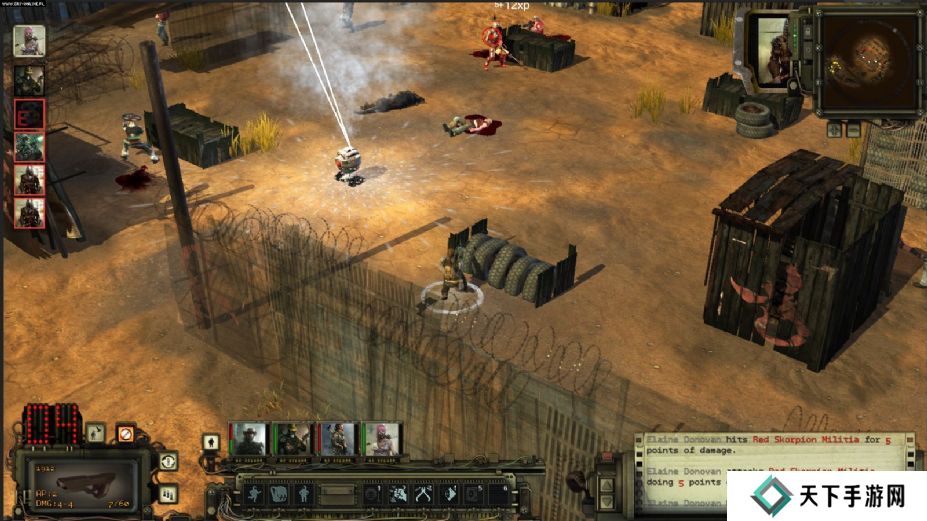This screenshot has height=521, width=927.
Task: Click the minimap's zoom-in button
Action: pos(833,130)
